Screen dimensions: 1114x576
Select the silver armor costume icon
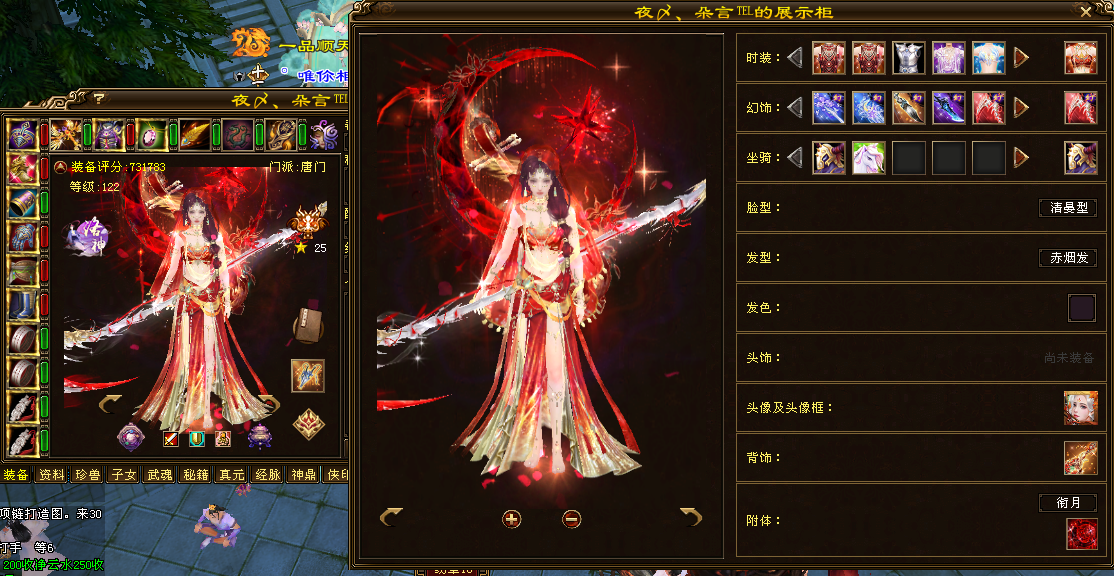(908, 57)
